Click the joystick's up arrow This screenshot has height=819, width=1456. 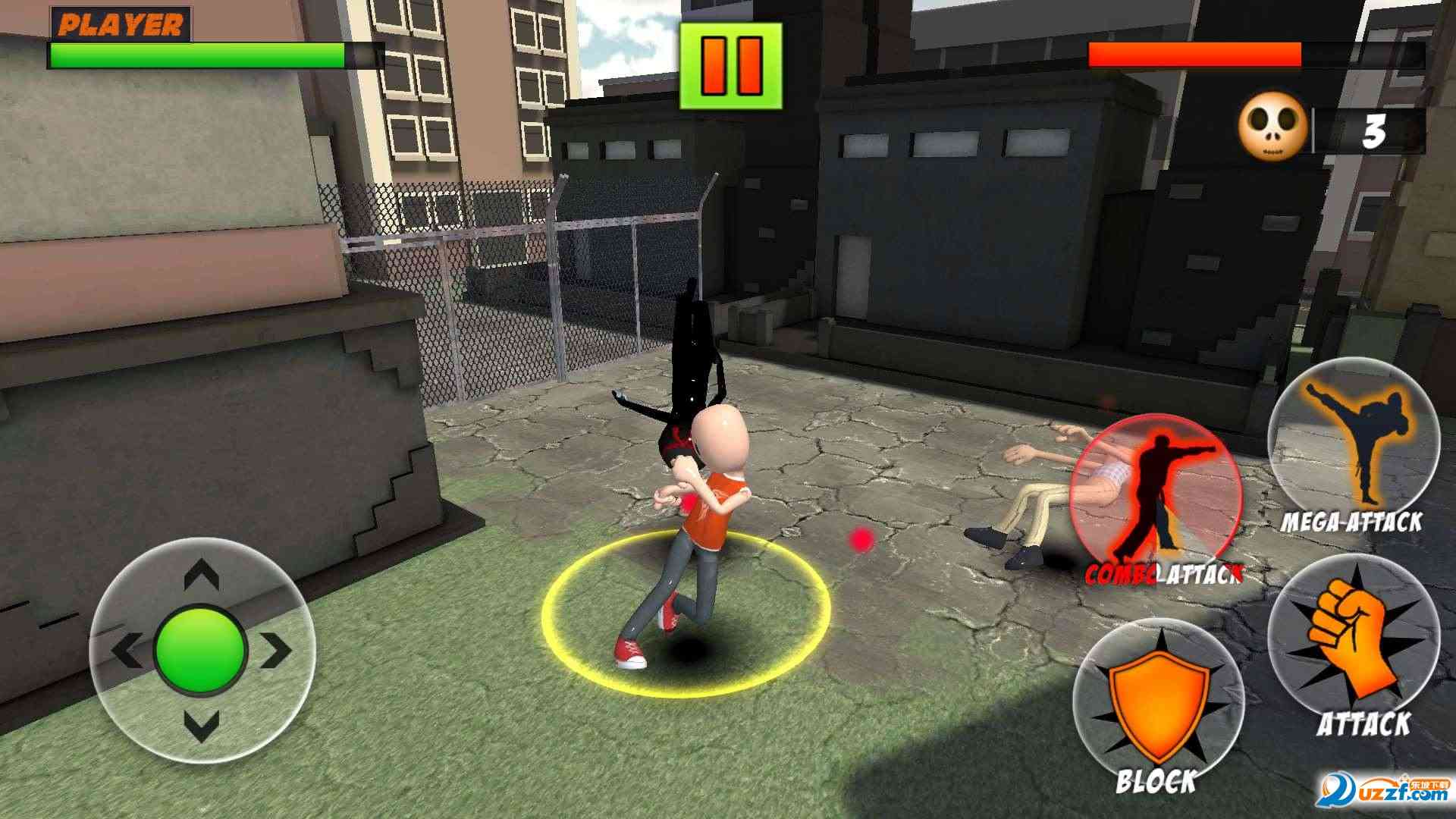(x=202, y=576)
